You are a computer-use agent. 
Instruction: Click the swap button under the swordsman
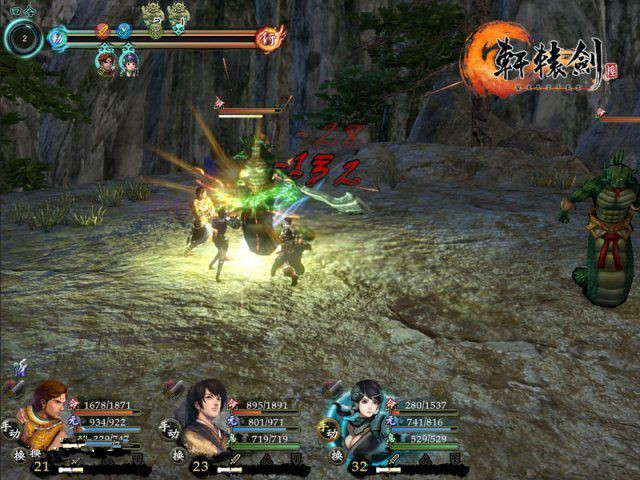coord(178,455)
